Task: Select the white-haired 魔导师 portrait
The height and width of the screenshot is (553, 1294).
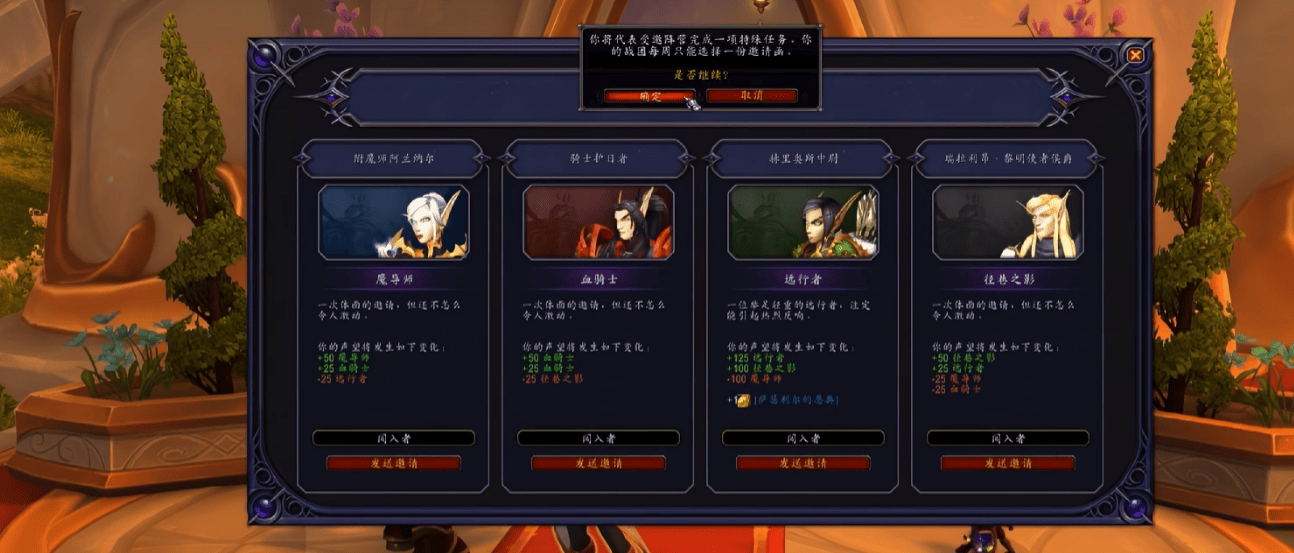Action: (394, 222)
